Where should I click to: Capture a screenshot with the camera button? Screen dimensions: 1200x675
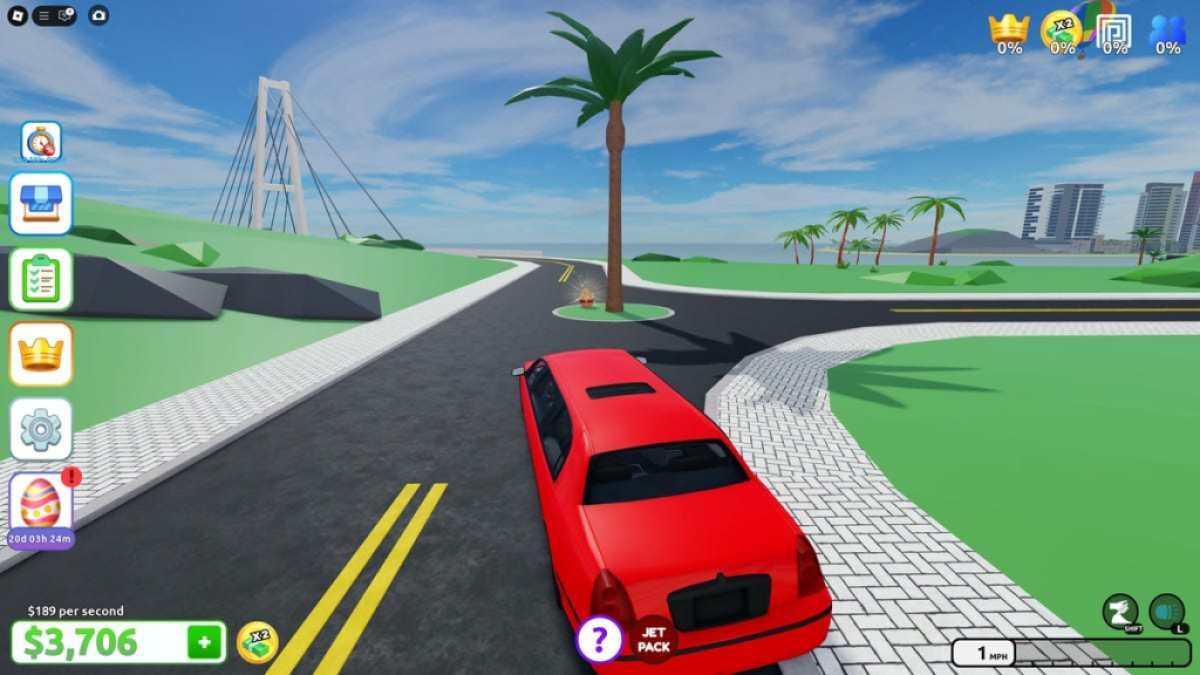tap(98, 15)
